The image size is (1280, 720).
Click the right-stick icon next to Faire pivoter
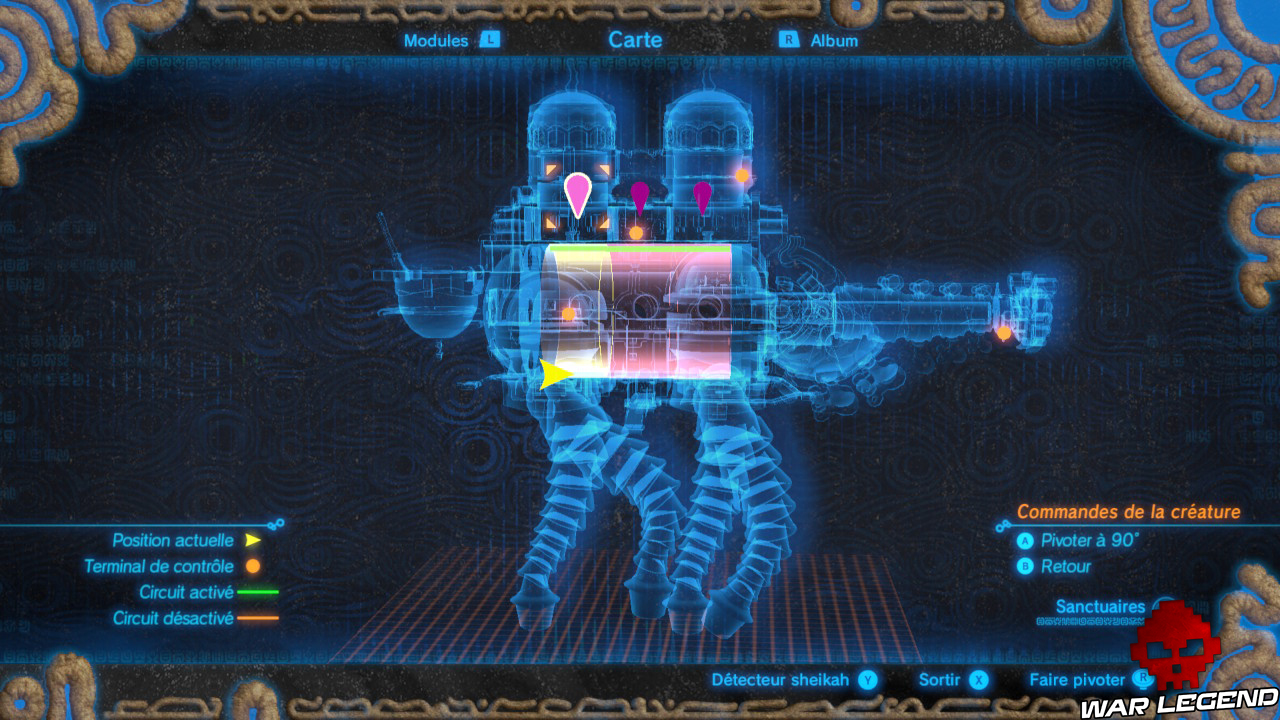[1142, 679]
